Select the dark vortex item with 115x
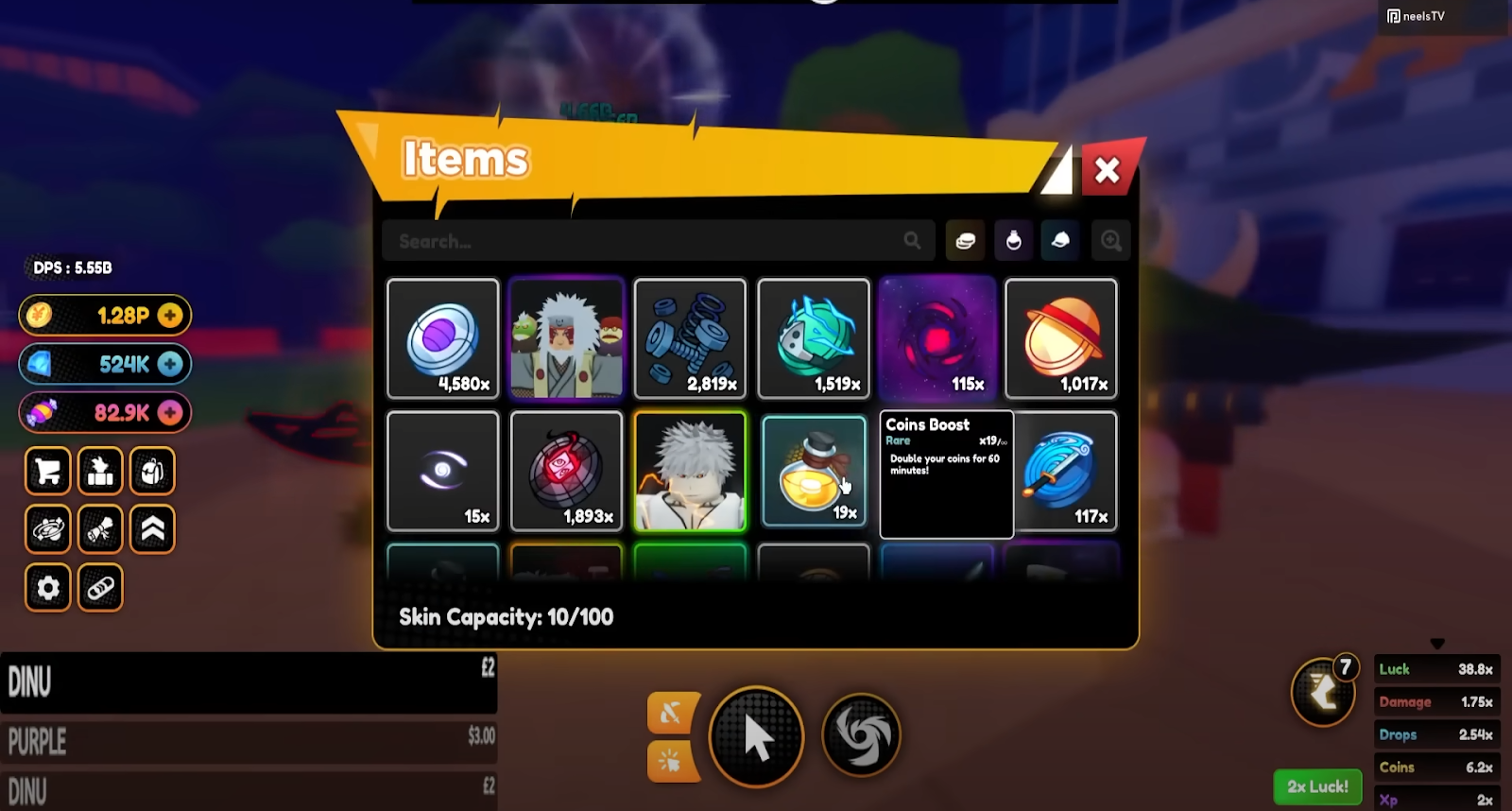This screenshot has width=1512, height=811. [937, 338]
